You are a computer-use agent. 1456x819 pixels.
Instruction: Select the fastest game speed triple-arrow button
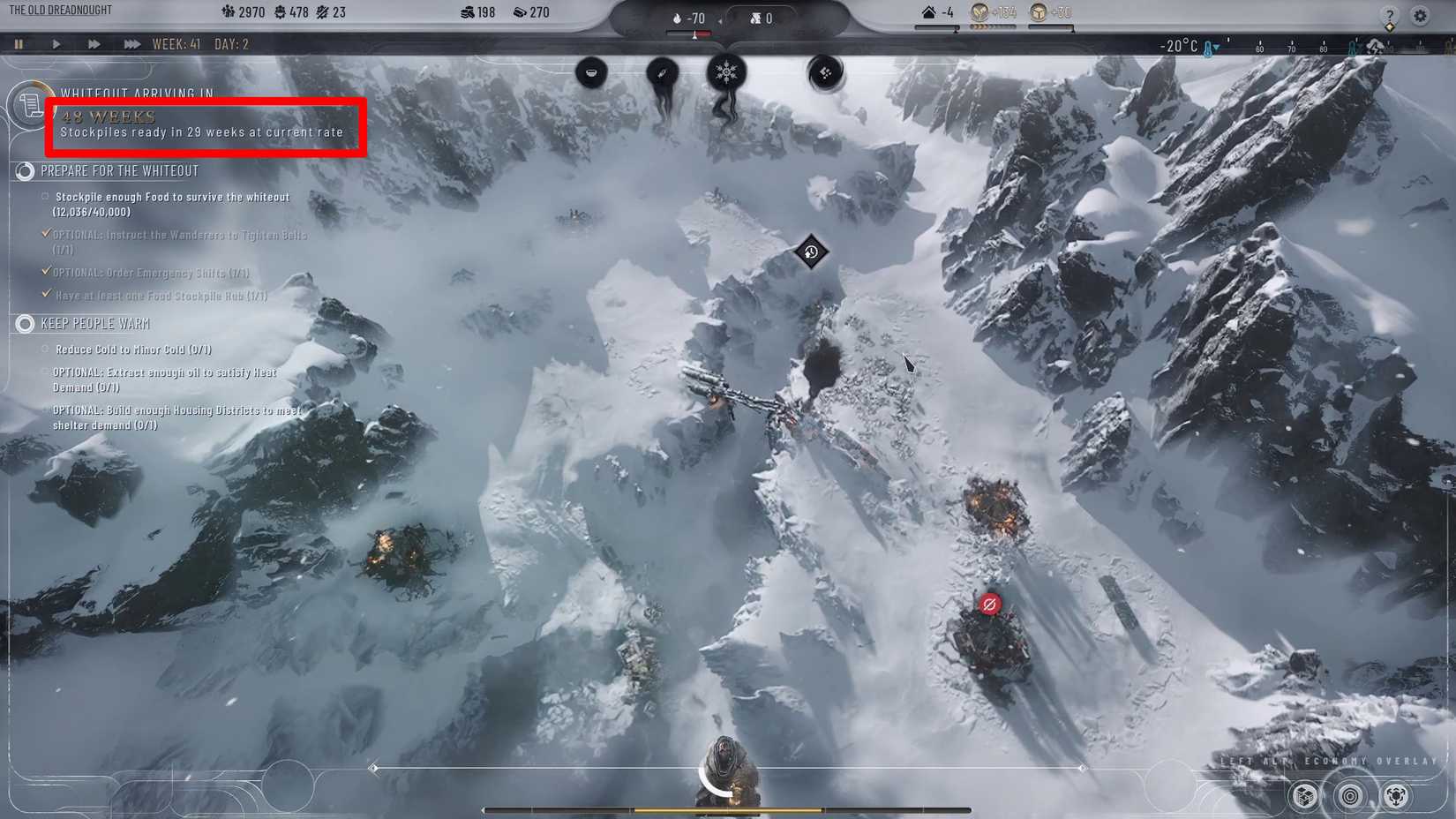click(132, 43)
